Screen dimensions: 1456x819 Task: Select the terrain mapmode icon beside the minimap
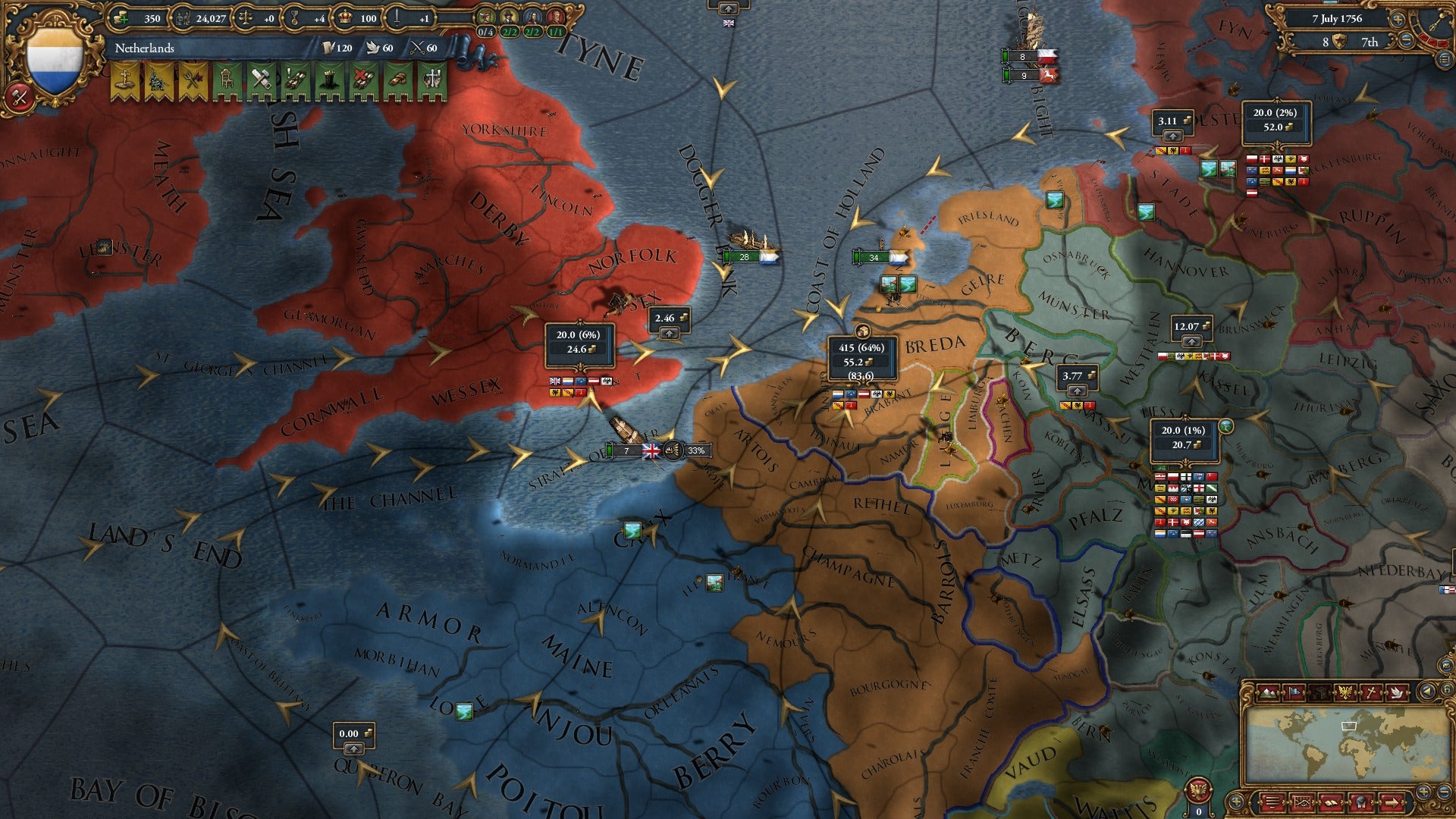pyautogui.click(x=1268, y=692)
